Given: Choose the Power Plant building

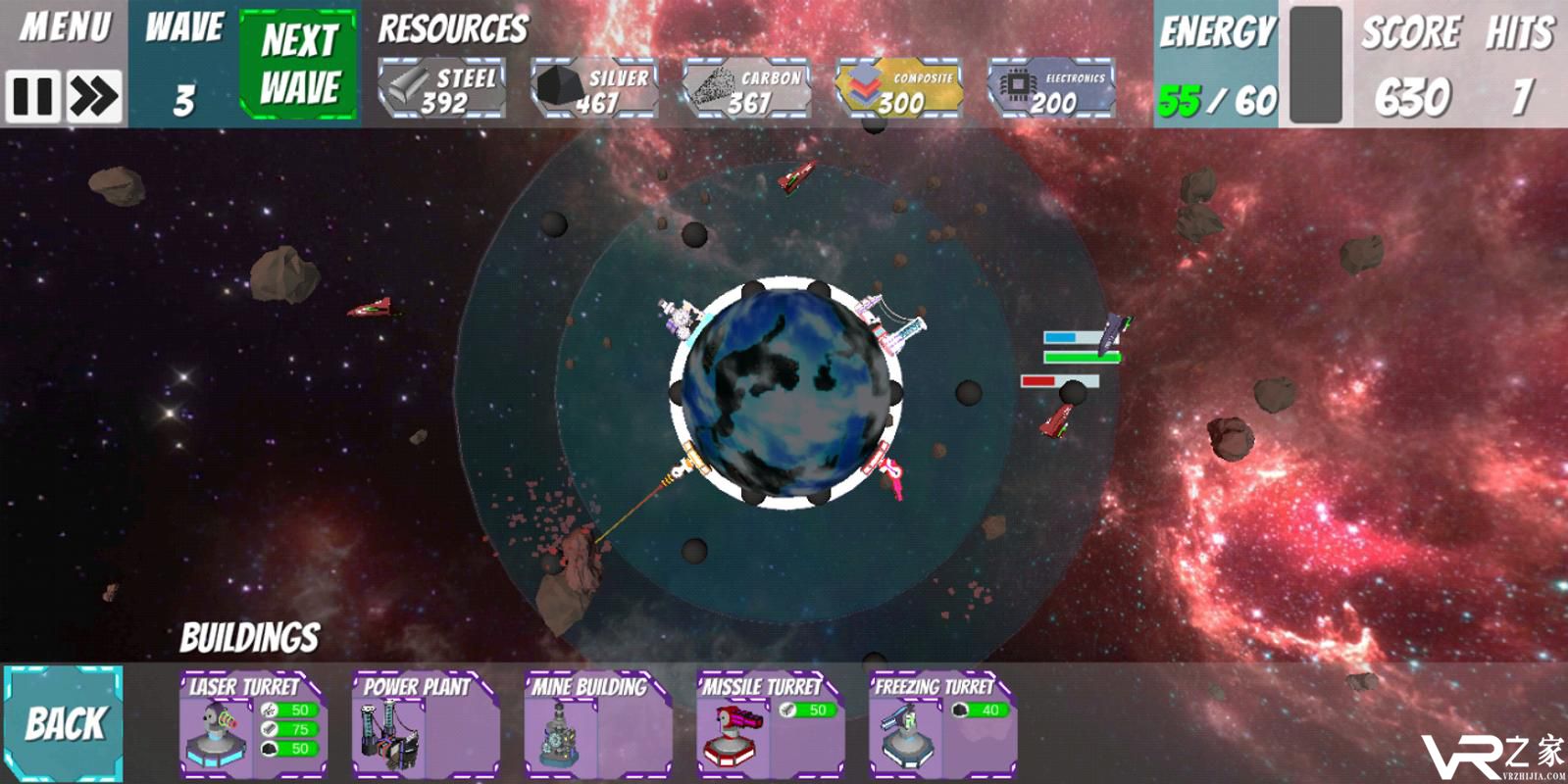Looking at the screenshot, I should pos(424,725).
